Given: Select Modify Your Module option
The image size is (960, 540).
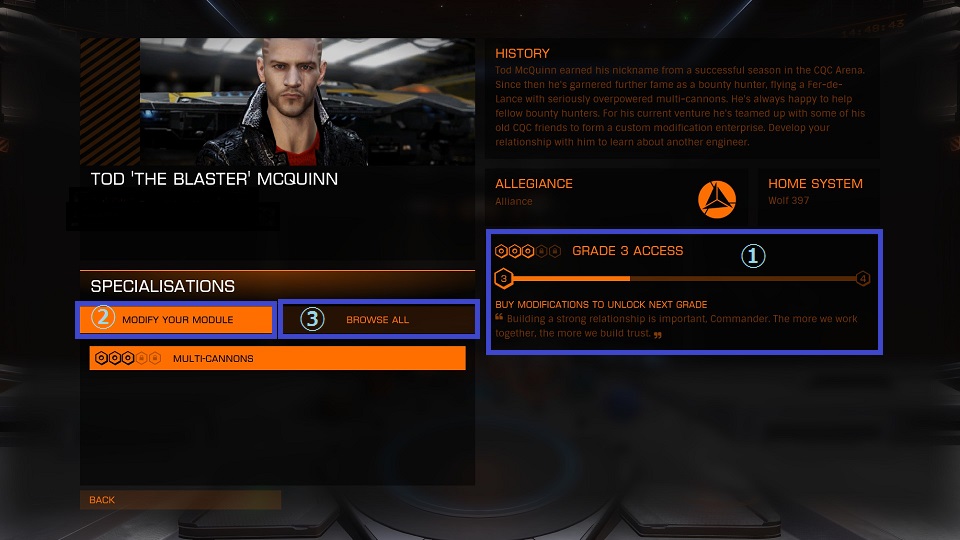Looking at the screenshot, I should (x=177, y=320).
